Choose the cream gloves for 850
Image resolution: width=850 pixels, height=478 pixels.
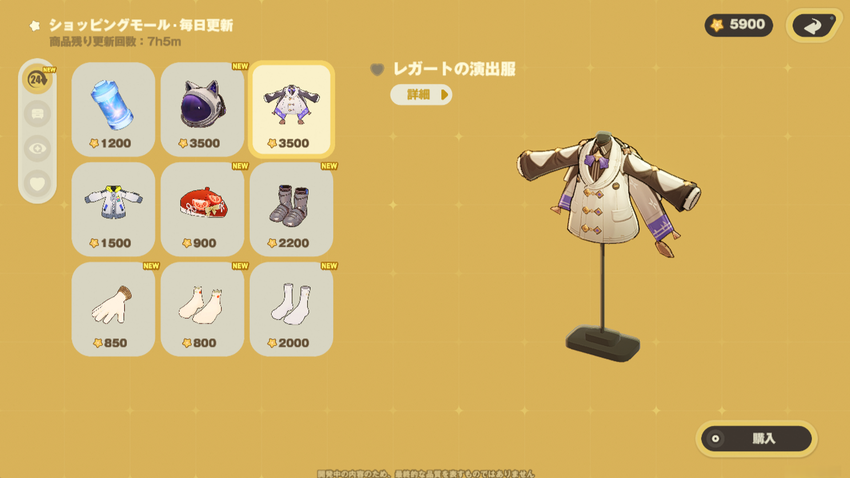coord(113,308)
